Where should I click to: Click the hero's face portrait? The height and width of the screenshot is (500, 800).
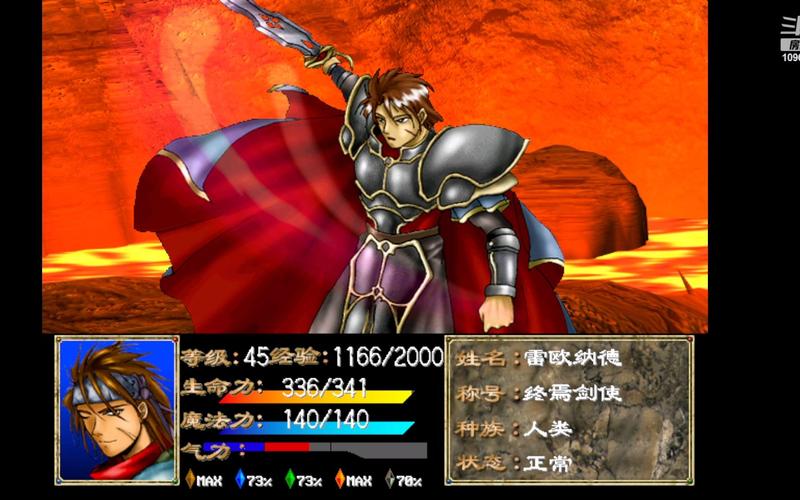pyautogui.click(x=117, y=410)
